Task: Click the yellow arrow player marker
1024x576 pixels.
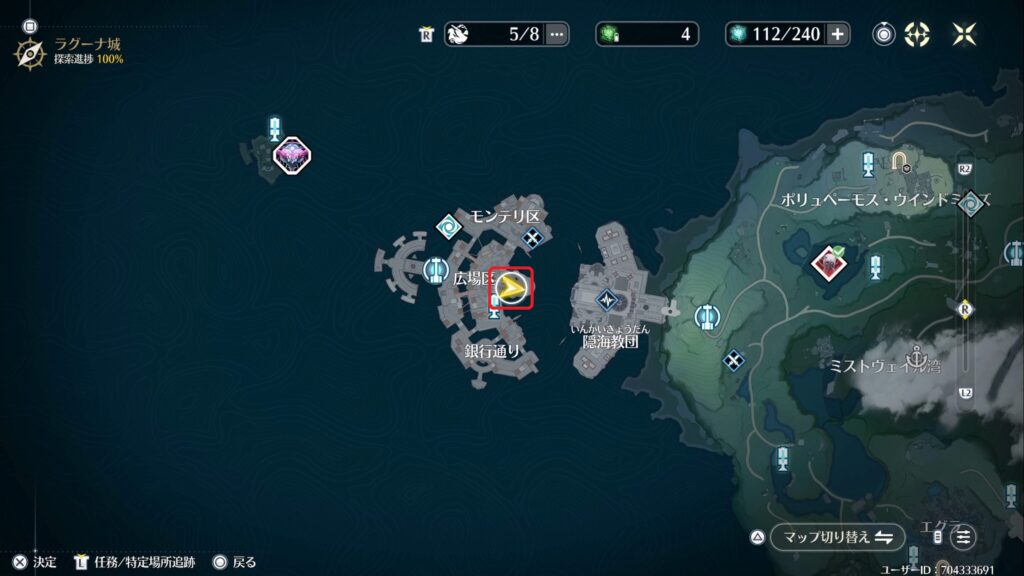Action: (512, 289)
